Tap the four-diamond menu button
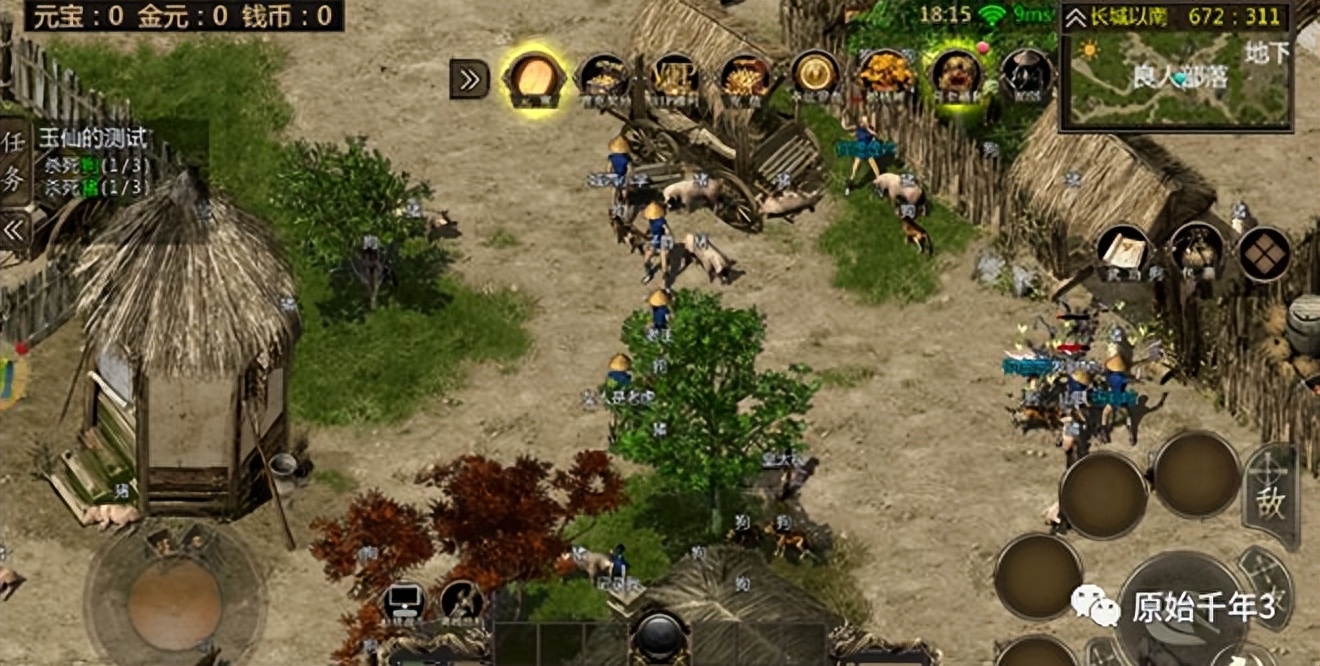The height and width of the screenshot is (666, 1320). [1264, 254]
